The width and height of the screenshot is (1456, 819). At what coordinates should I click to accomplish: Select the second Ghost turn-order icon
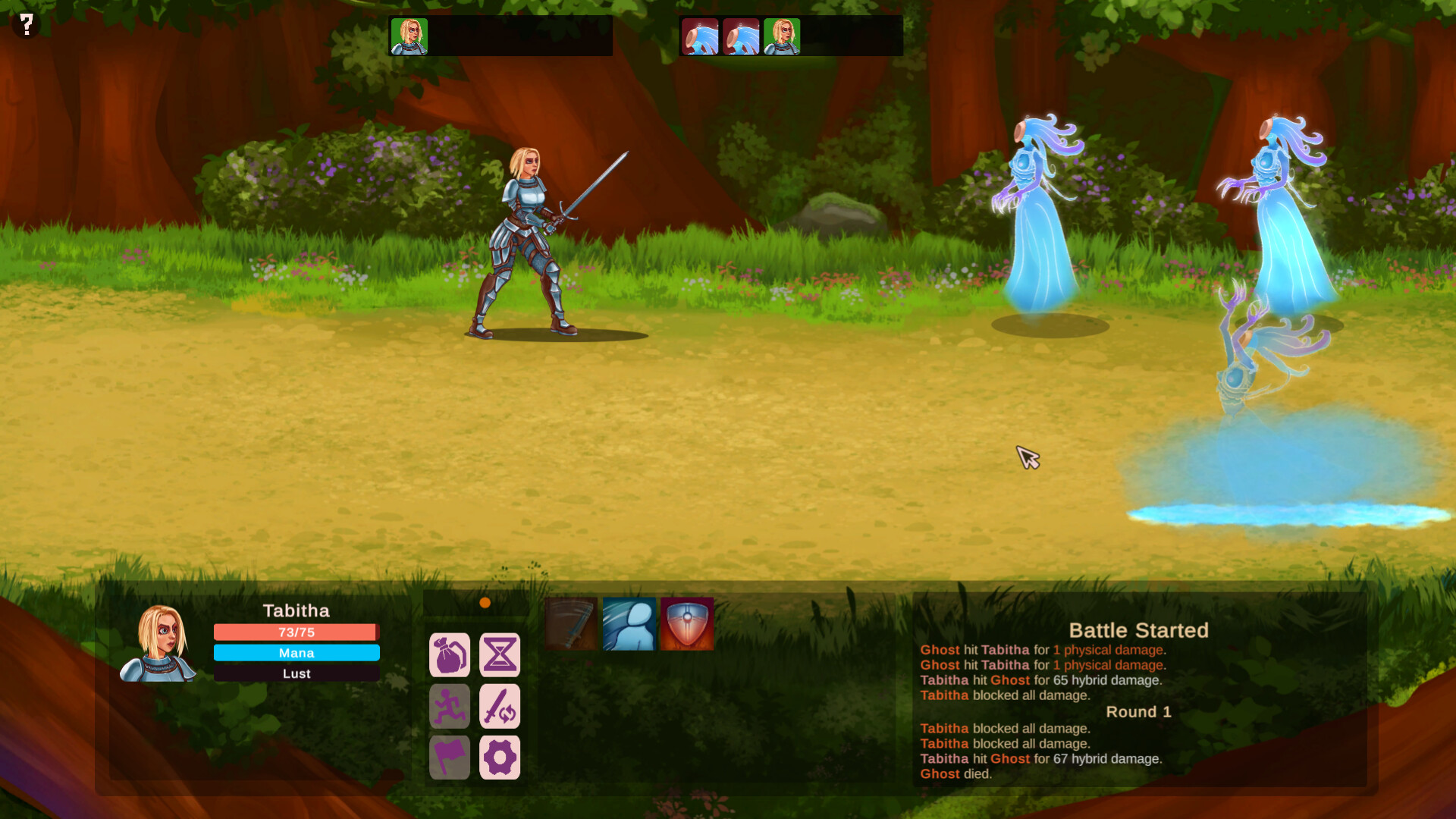[x=741, y=35]
